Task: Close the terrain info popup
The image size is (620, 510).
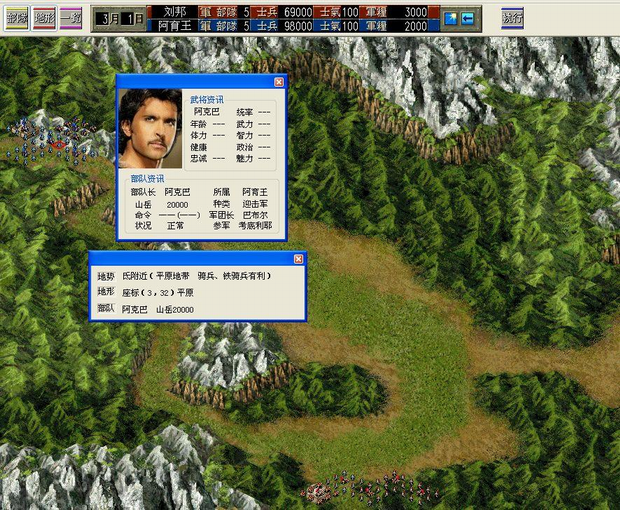Action: (x=298, y=258)
